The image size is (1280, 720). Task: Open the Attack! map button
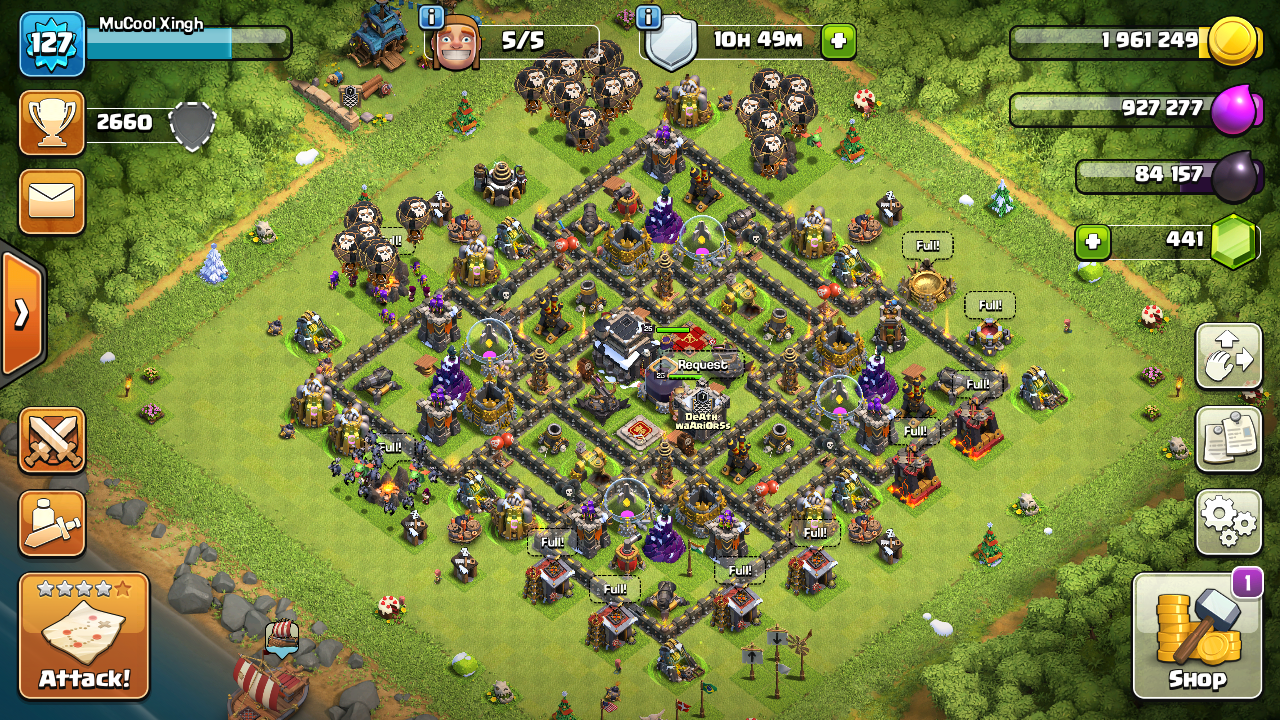click(x=83, y=636)
